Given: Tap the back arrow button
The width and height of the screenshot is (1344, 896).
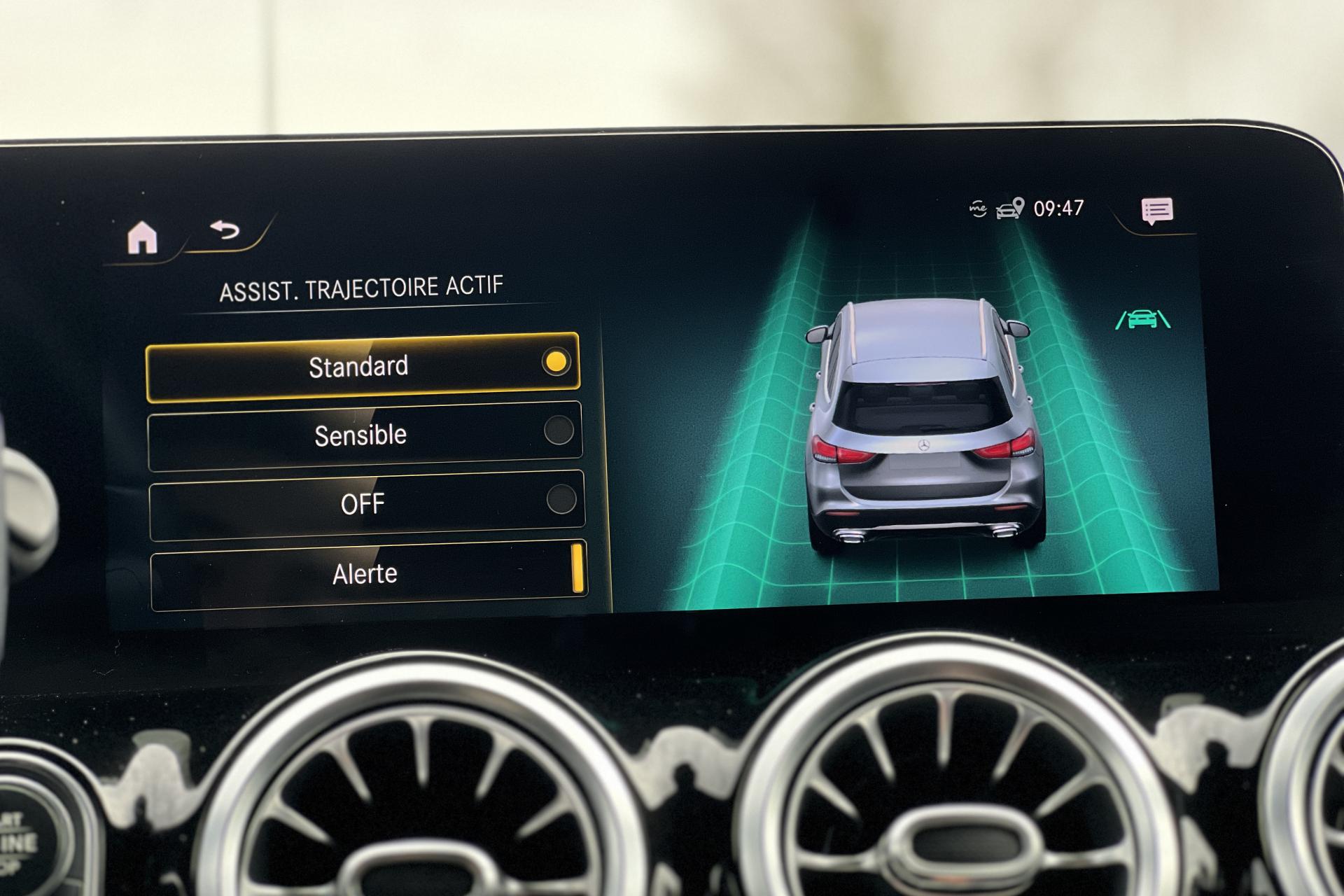Looking at the screenshot, I should pyautogui.click(x=225, y=230).
